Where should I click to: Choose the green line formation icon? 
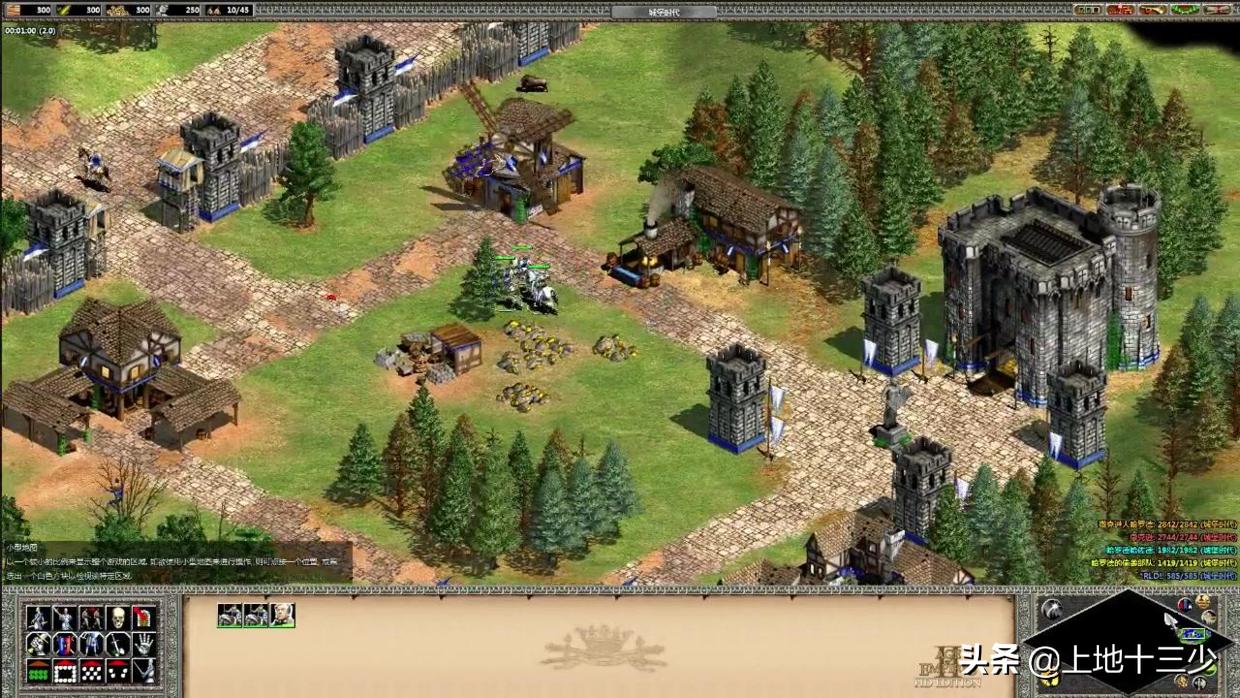coord(38,671)
